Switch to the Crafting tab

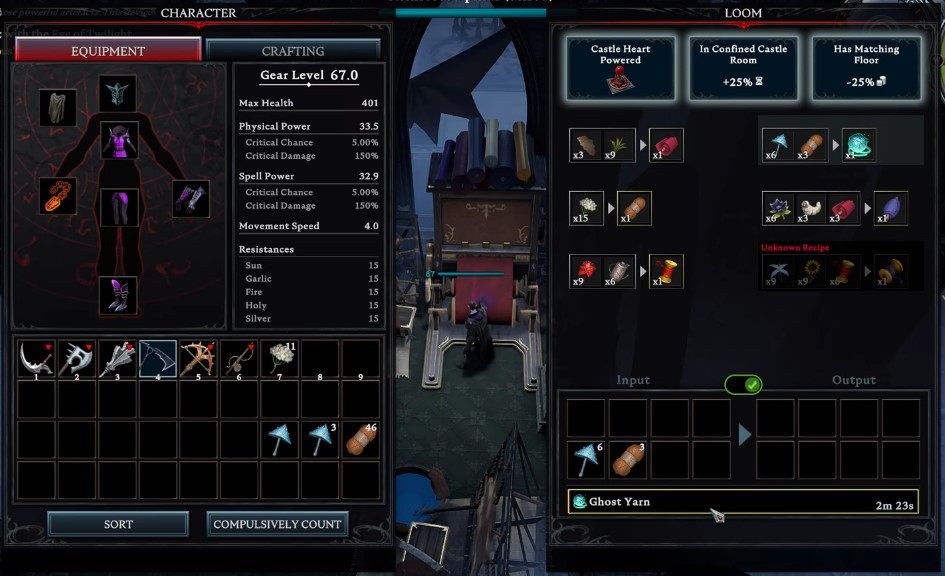[x=293, y=50]
